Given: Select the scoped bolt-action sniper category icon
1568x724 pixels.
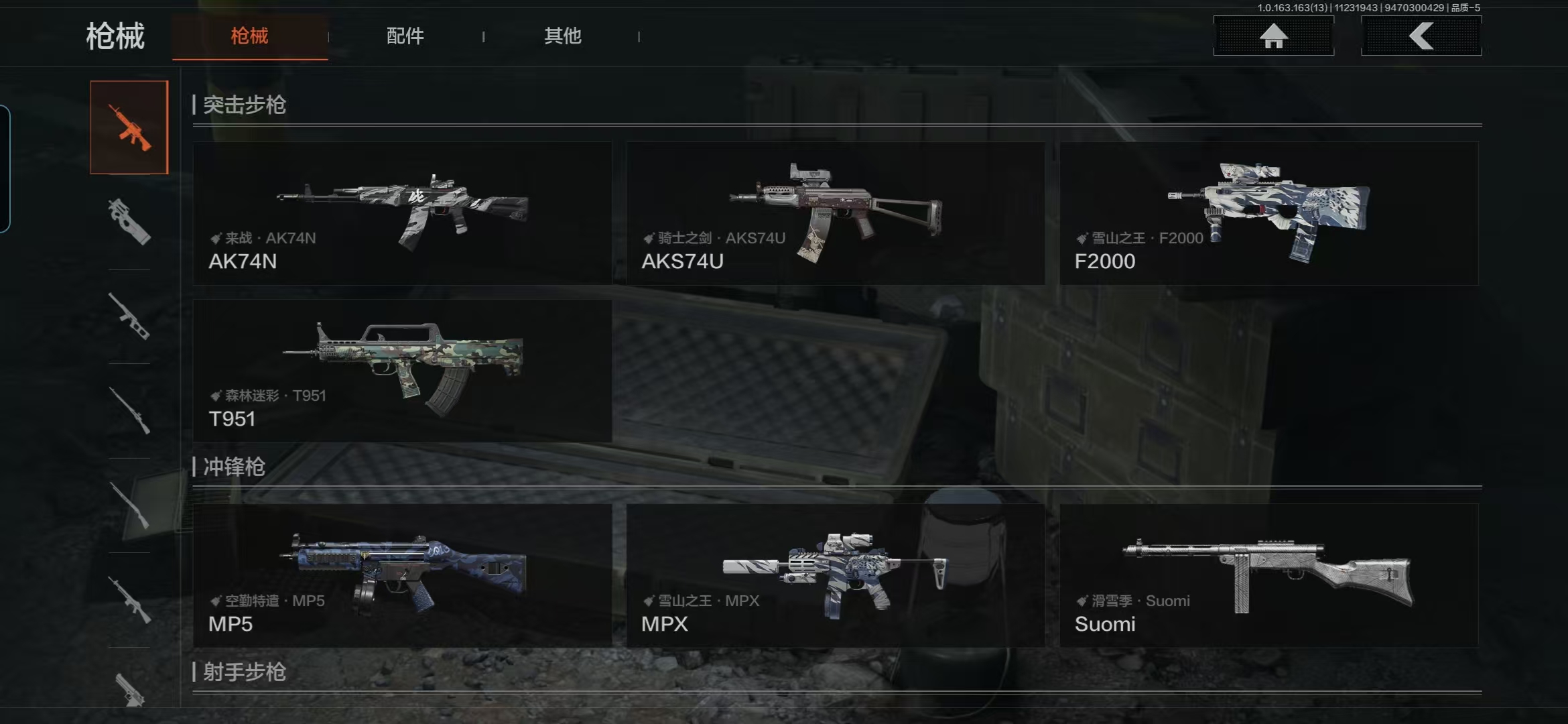Looking at the screenshot, I should [129, 410].
